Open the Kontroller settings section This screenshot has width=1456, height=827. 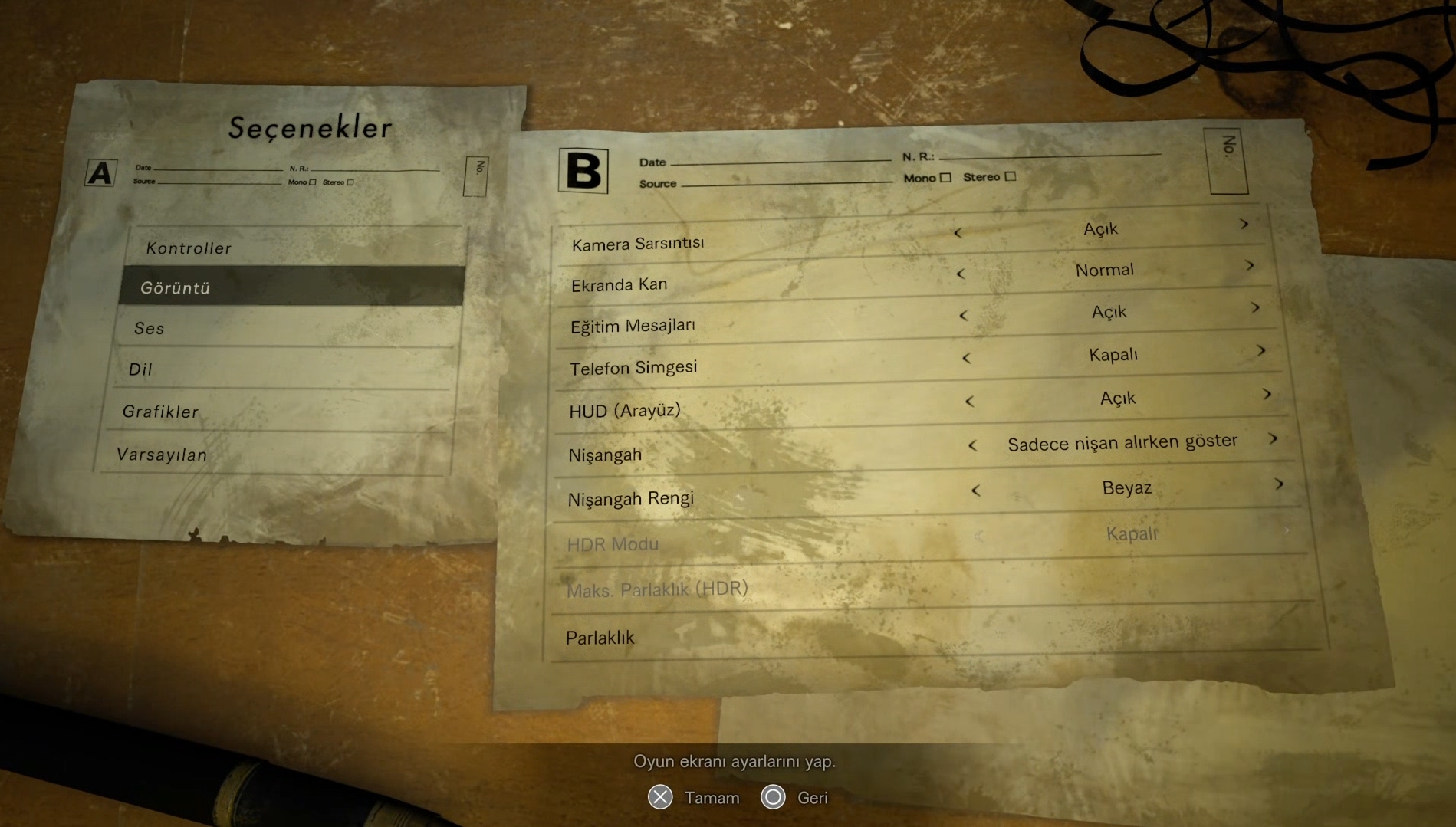click(x=189, y=248)
